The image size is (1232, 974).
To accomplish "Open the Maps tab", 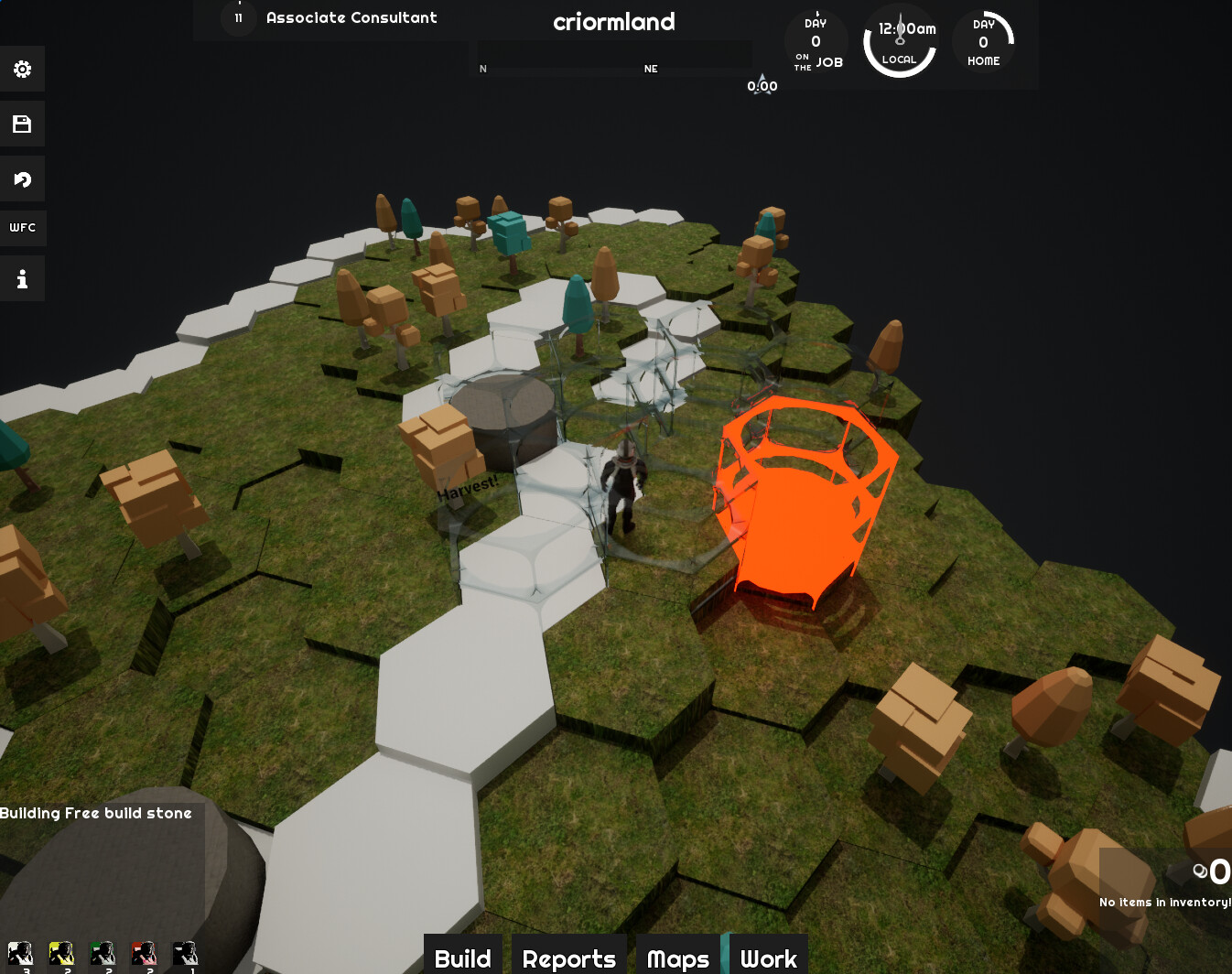I will [x=677, y=958].
